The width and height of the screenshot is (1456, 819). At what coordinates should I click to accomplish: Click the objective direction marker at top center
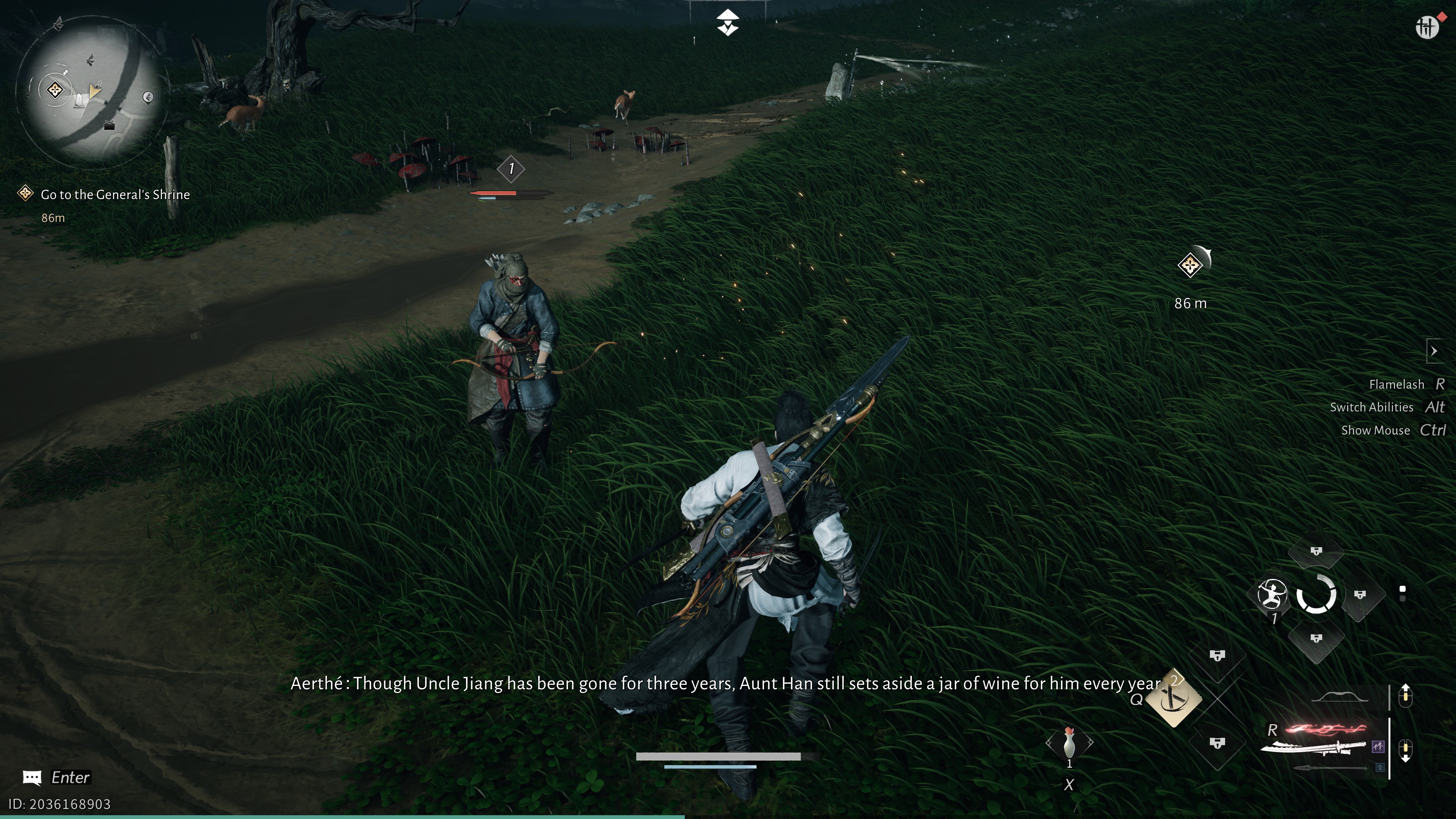coord(728,23)
